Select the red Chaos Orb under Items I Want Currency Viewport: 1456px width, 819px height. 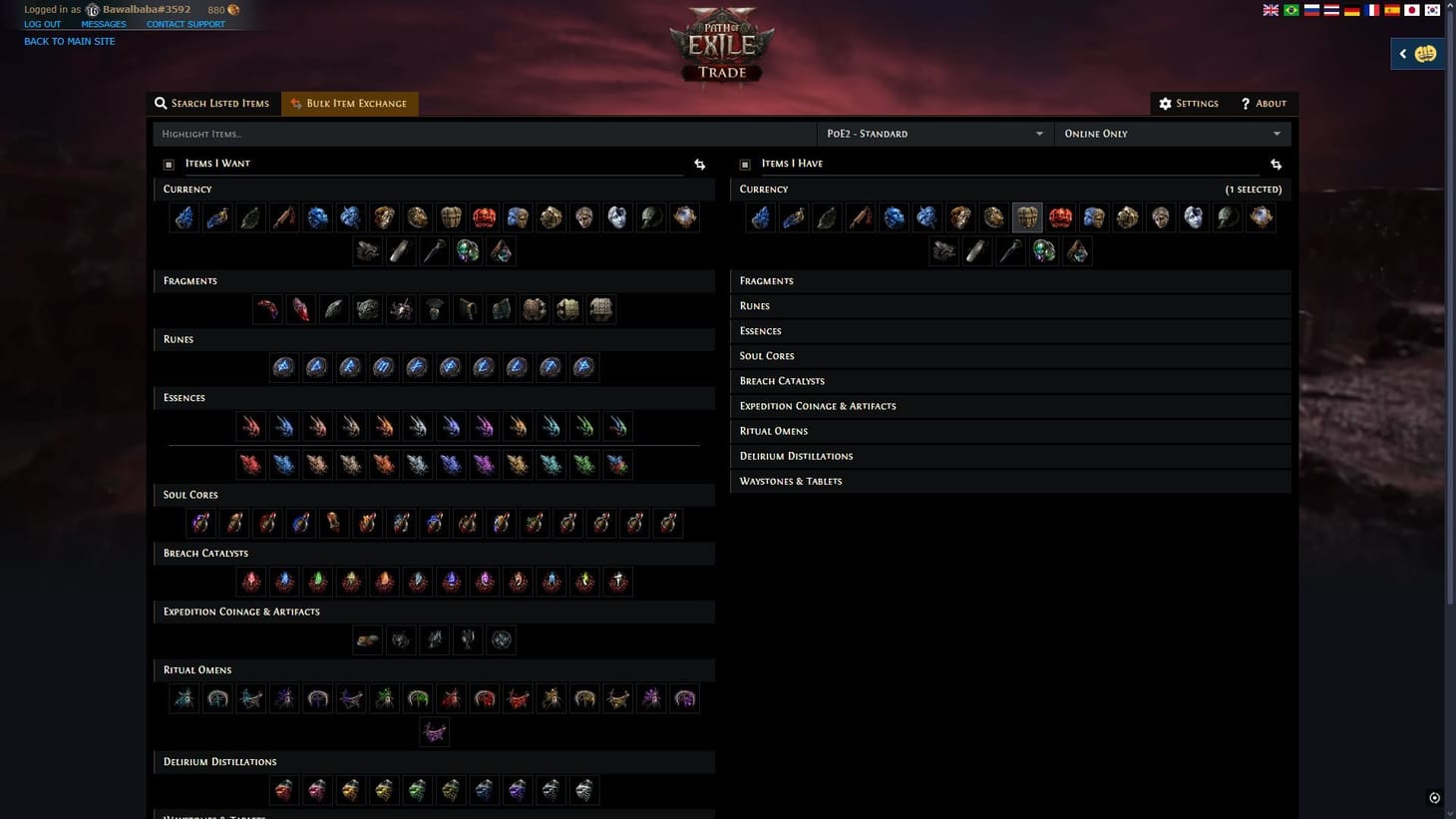click(x=485, y=217)
